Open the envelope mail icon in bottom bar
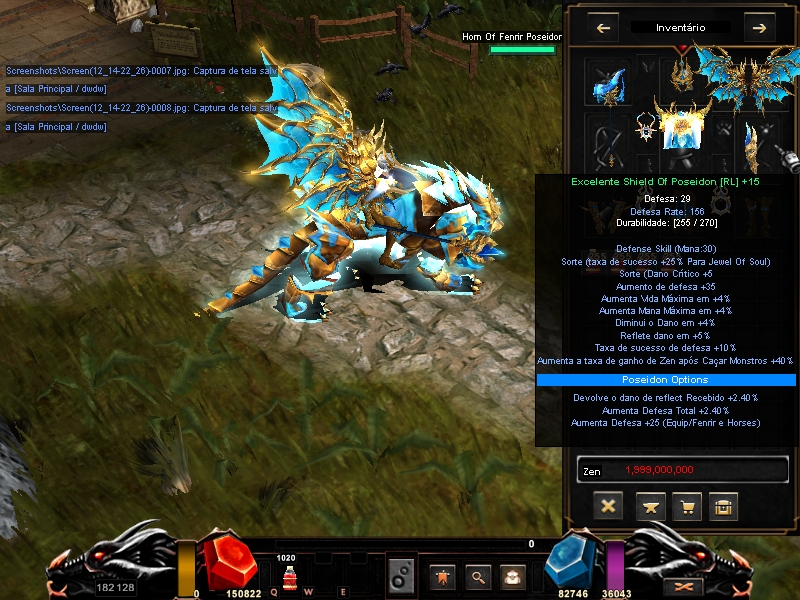Image resolution: width=800 pixels, height=600 pixels. [x=513, y=577]
